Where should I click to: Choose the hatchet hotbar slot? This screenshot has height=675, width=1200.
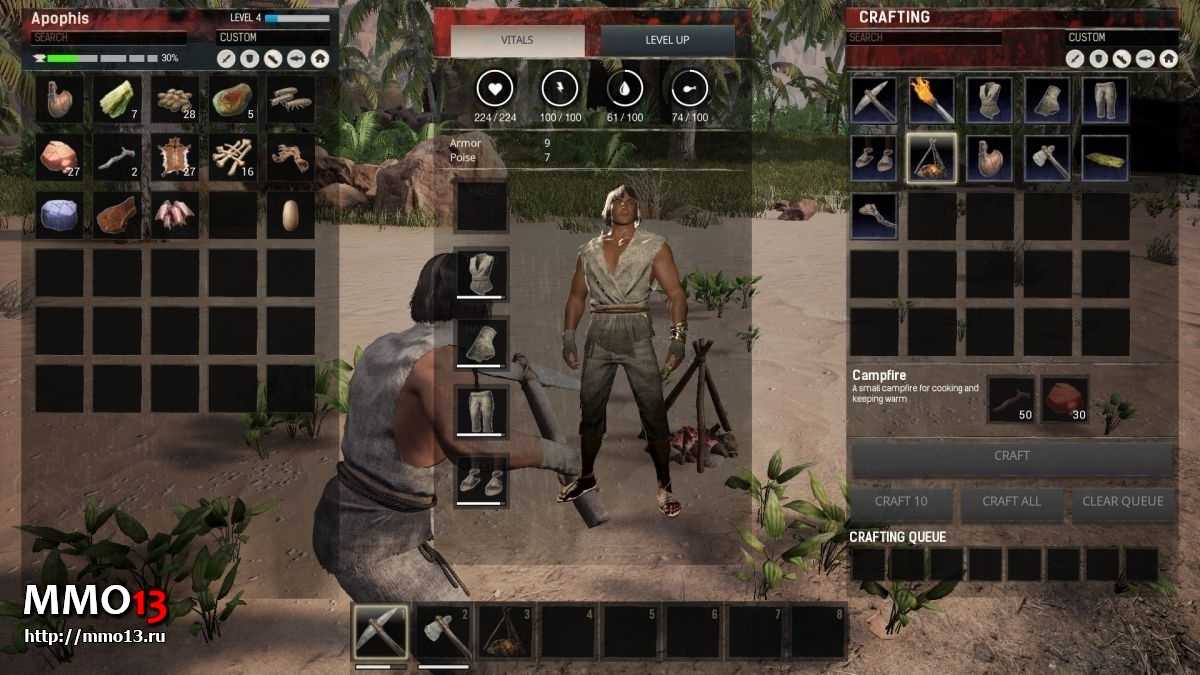pyautogui.click(x=443, y=632)
